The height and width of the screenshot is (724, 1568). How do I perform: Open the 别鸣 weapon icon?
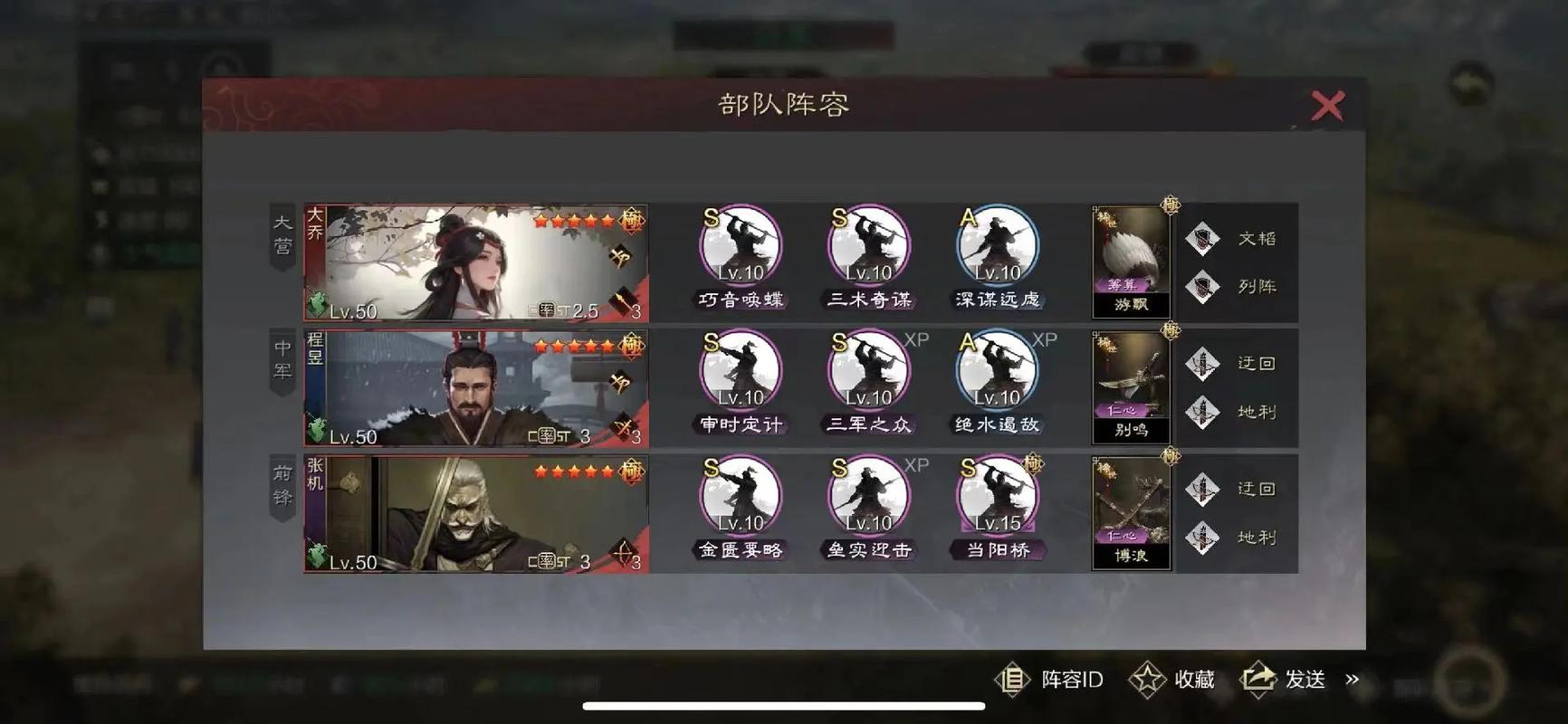pos(1130,385)
